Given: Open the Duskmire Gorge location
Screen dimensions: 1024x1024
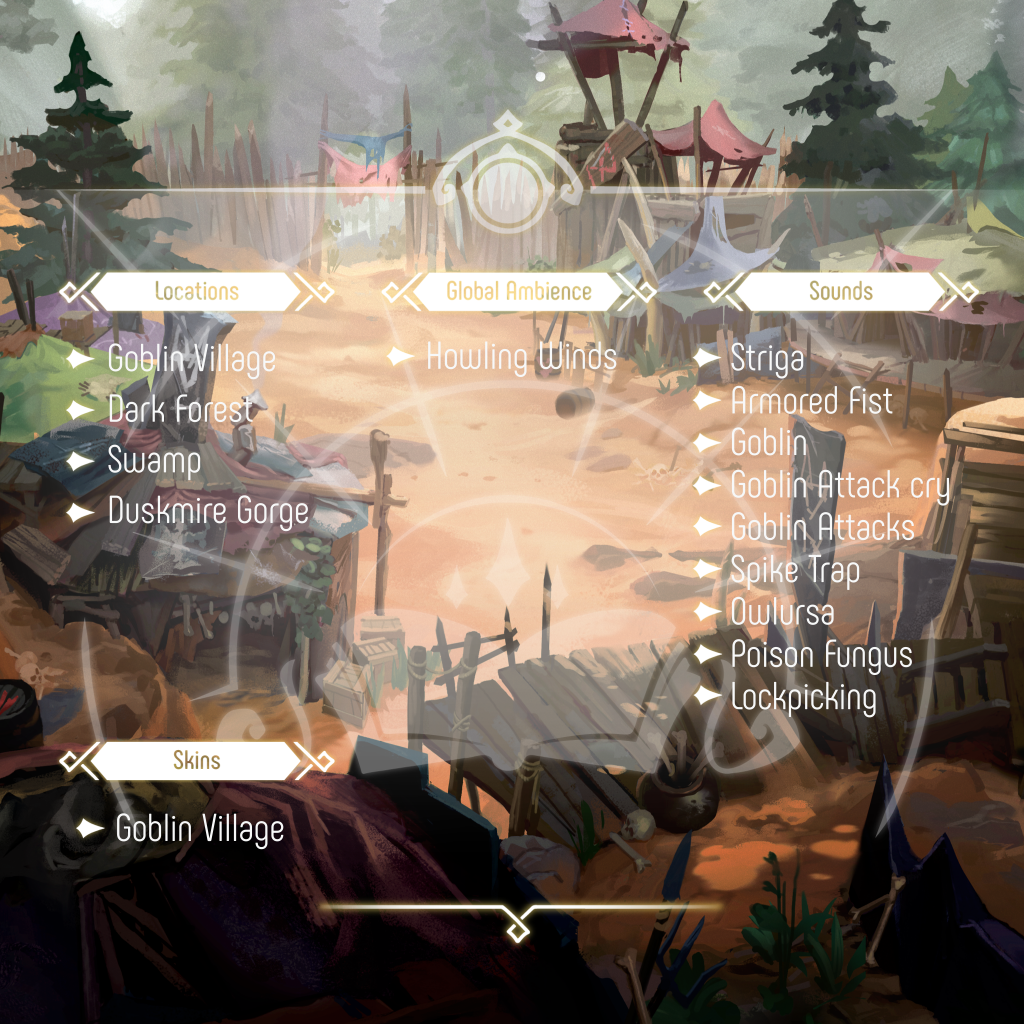Looking at the screenshot, I should pyautogui.click(x=208, y=512).
